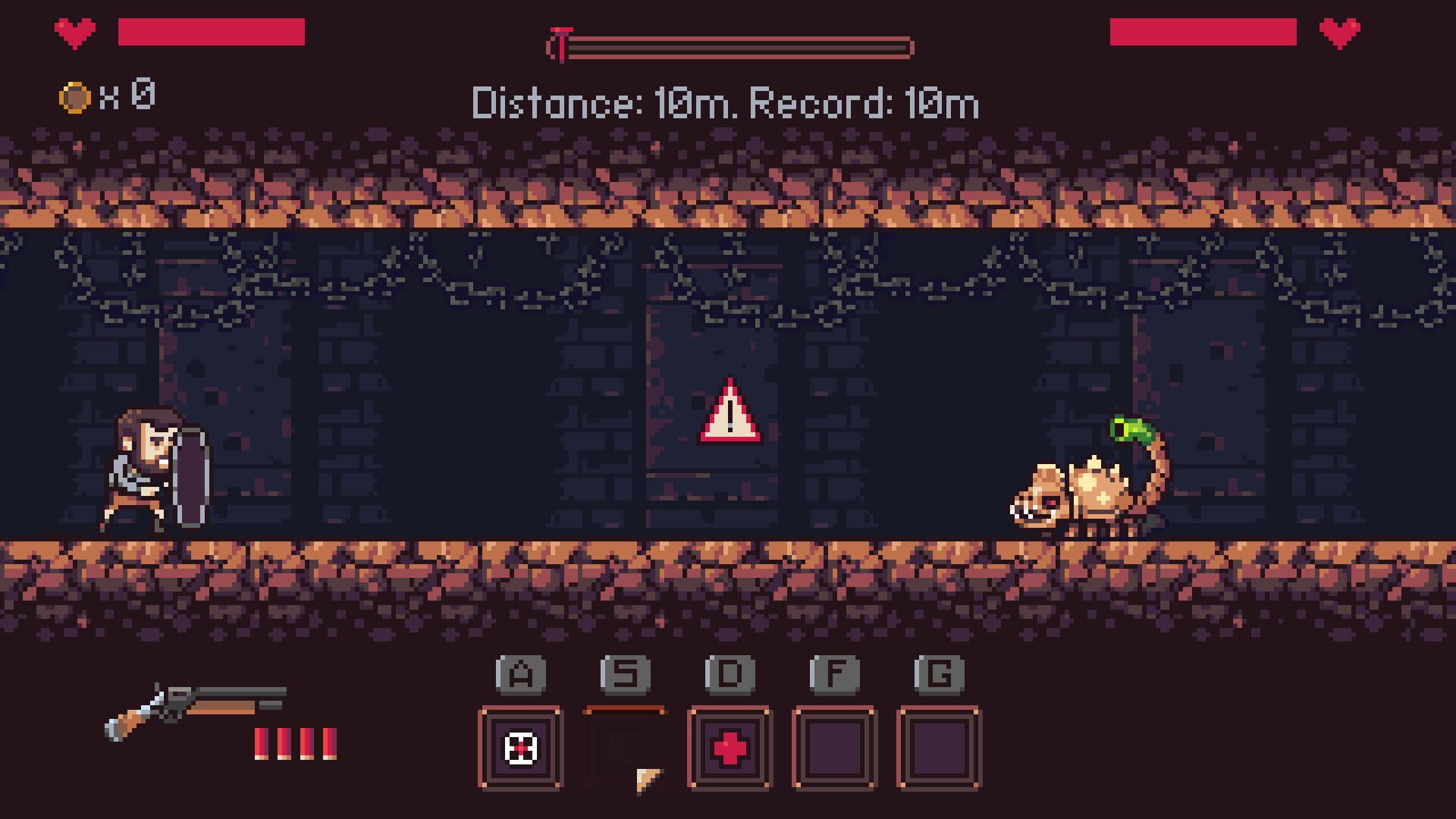This screenshot has height=819, width=1456.
Task: Toggle the A keycap above the first slot
Action: 519,674
